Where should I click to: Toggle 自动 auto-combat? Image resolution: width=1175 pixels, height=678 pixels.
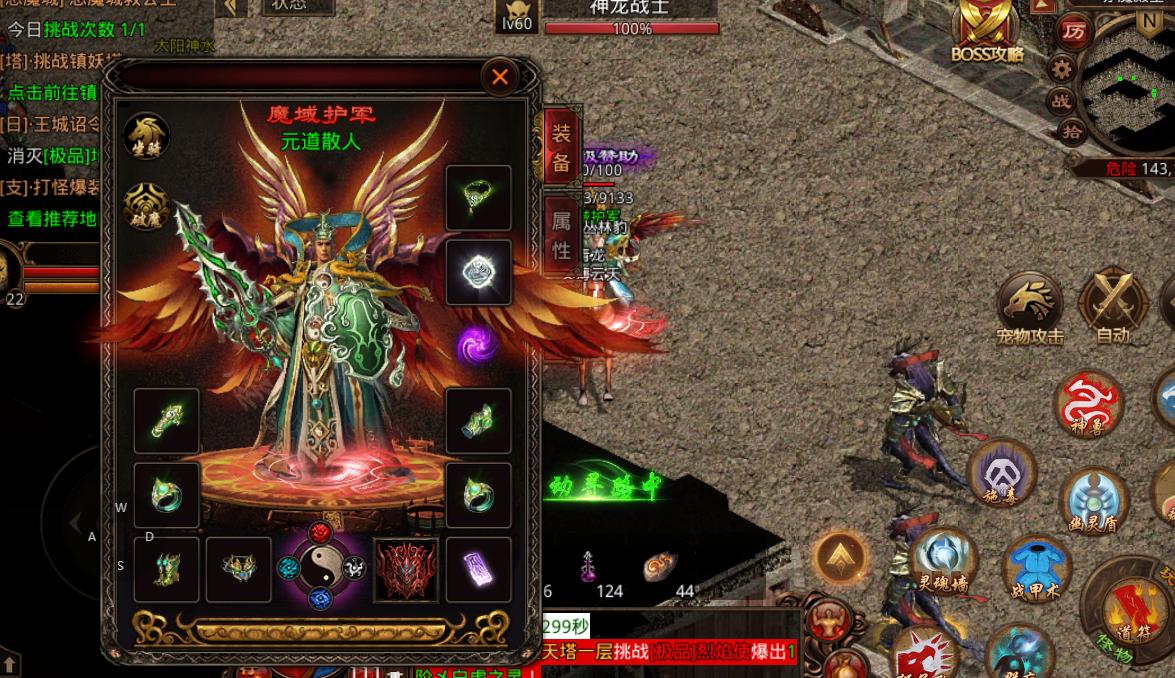pos(1112,304)
